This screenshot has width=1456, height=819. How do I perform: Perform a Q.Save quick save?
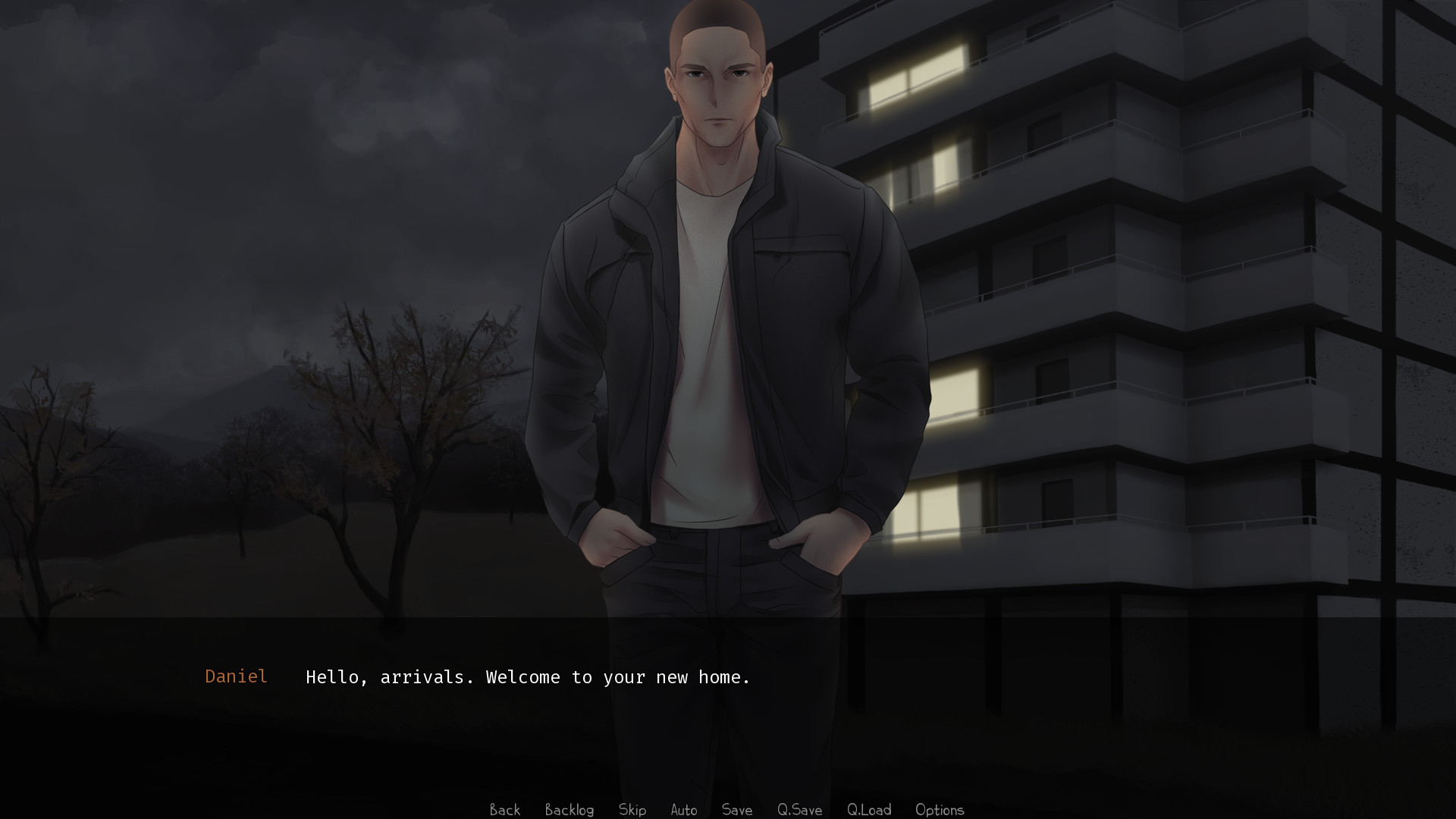pos(799,810)
